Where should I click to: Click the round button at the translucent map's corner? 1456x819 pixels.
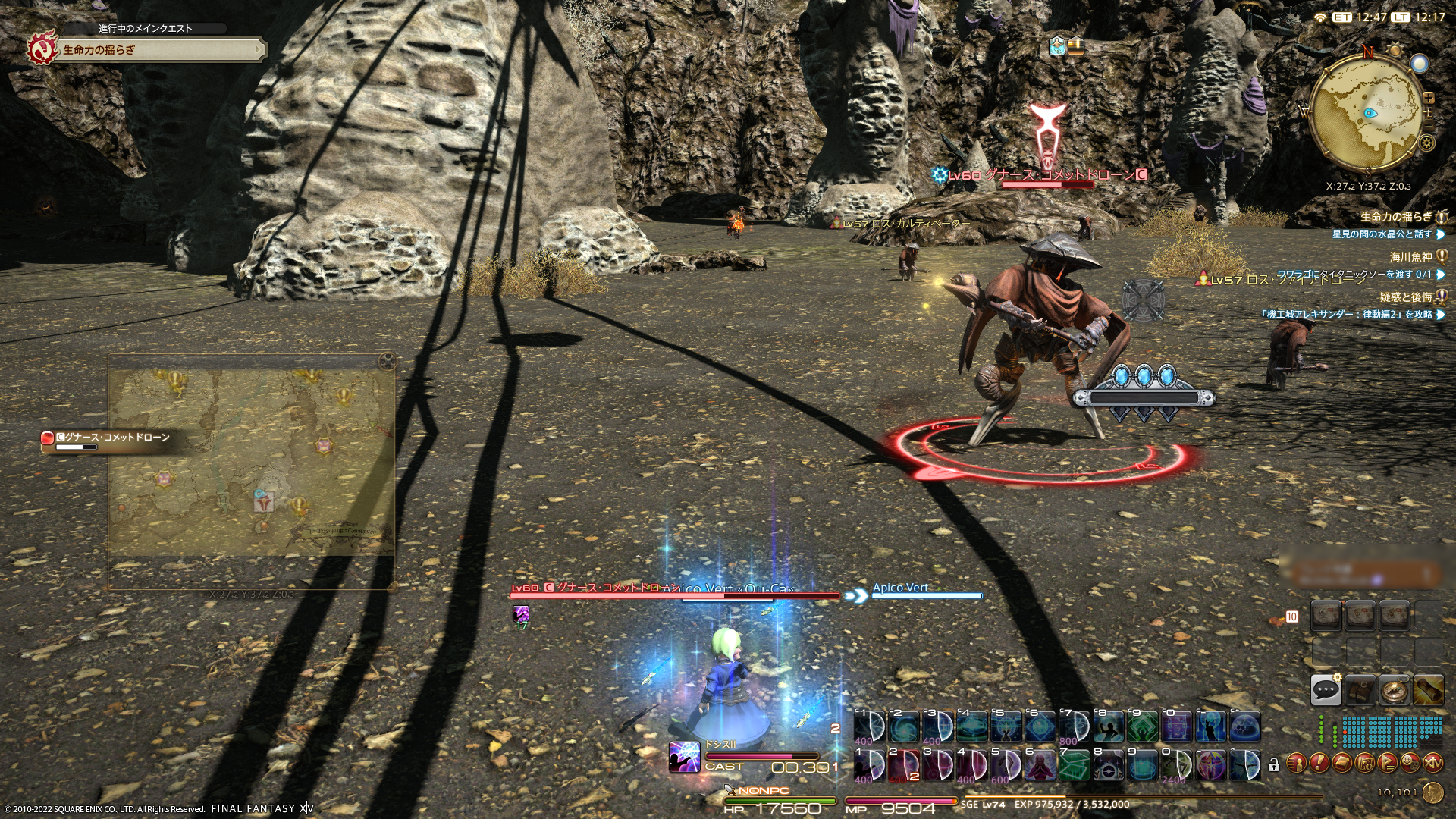tap(388, 361)
